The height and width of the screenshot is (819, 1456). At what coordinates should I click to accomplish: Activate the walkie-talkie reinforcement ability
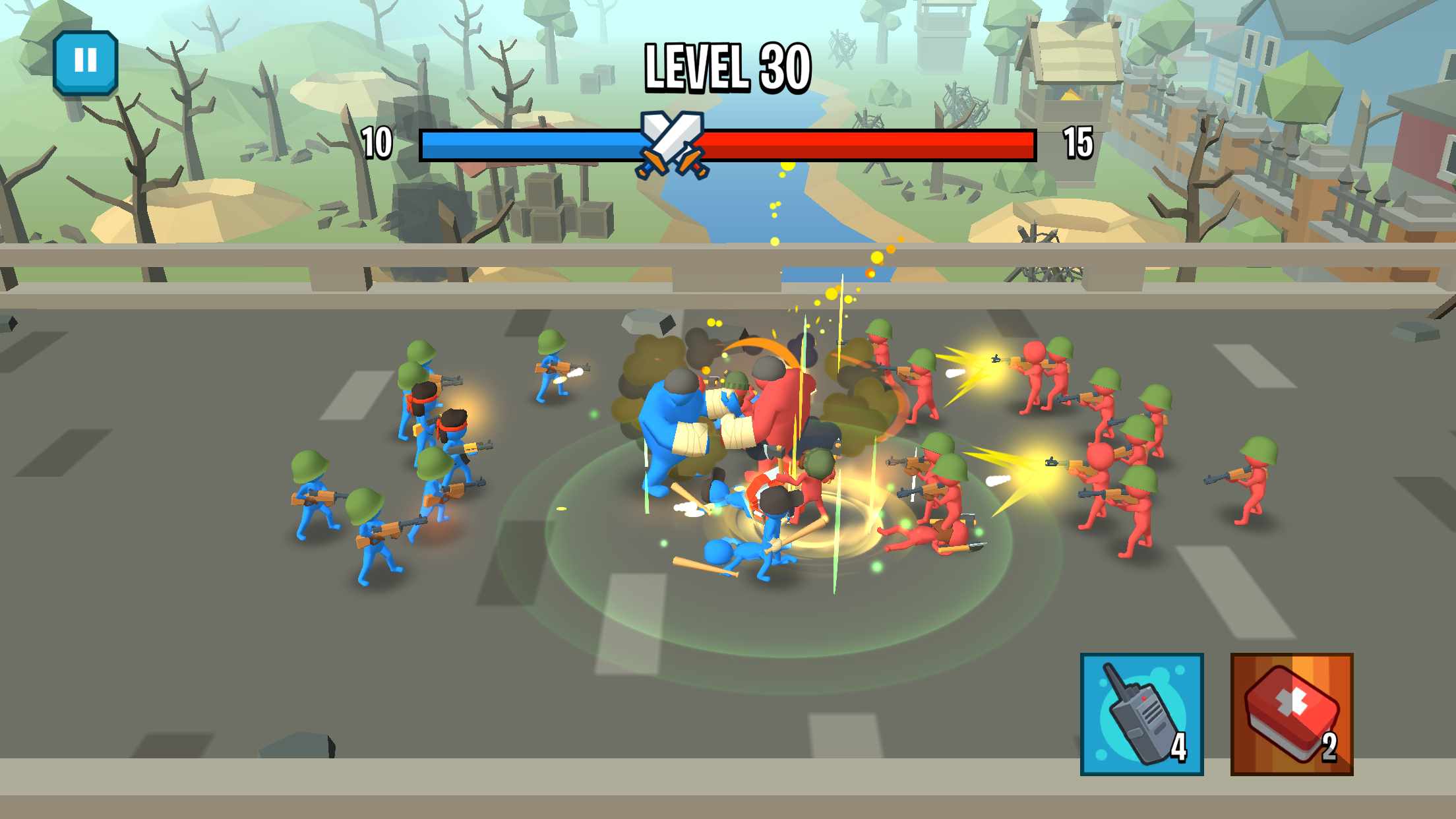1141,714
